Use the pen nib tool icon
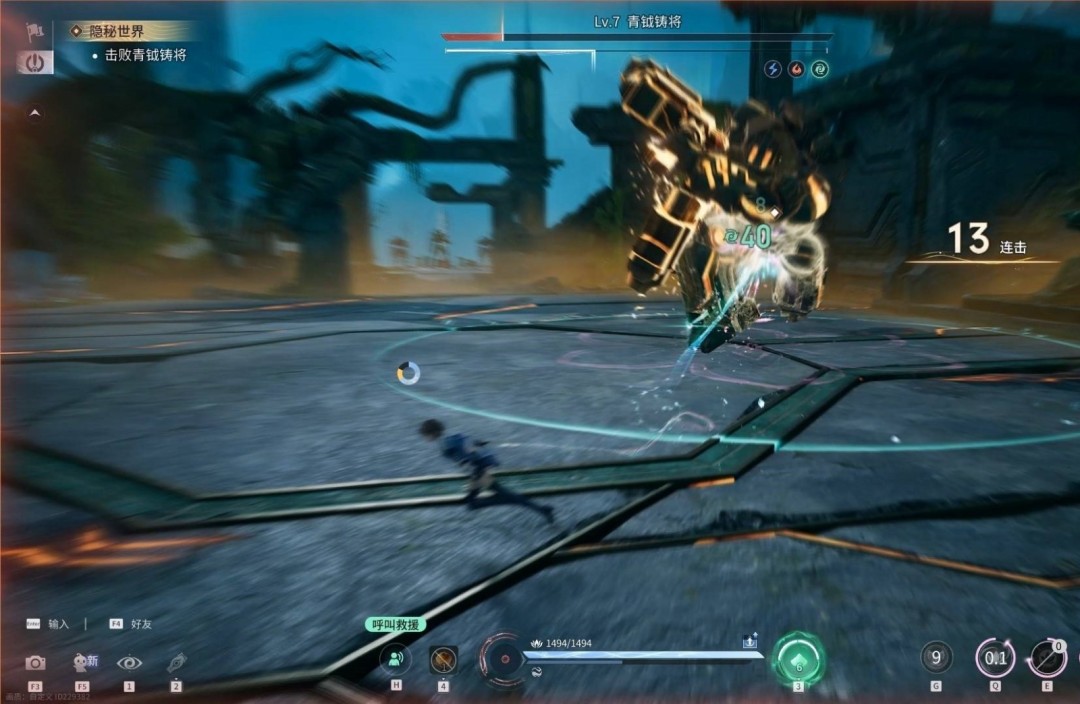The width and height of the screenshot is (1080, 704). click(x=176, y=662)
